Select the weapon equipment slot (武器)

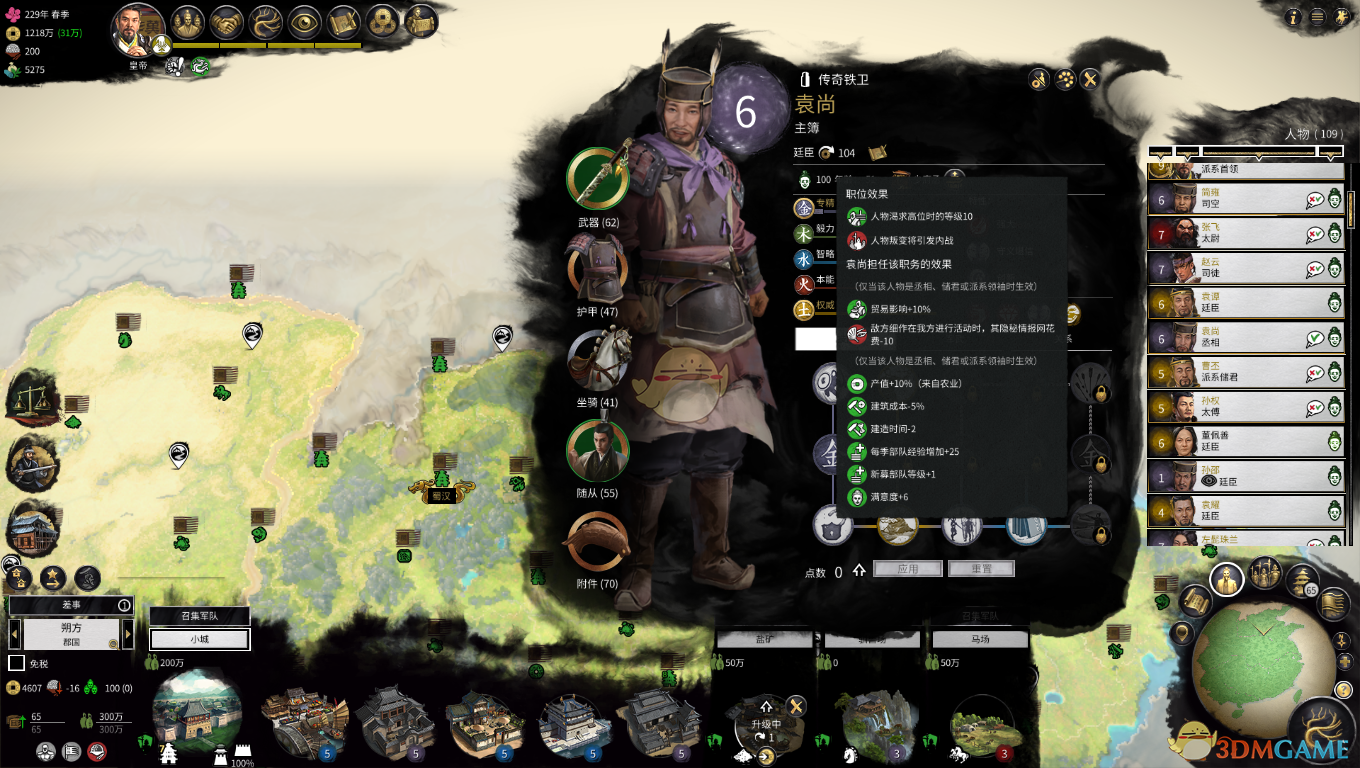tap(597, 178)
